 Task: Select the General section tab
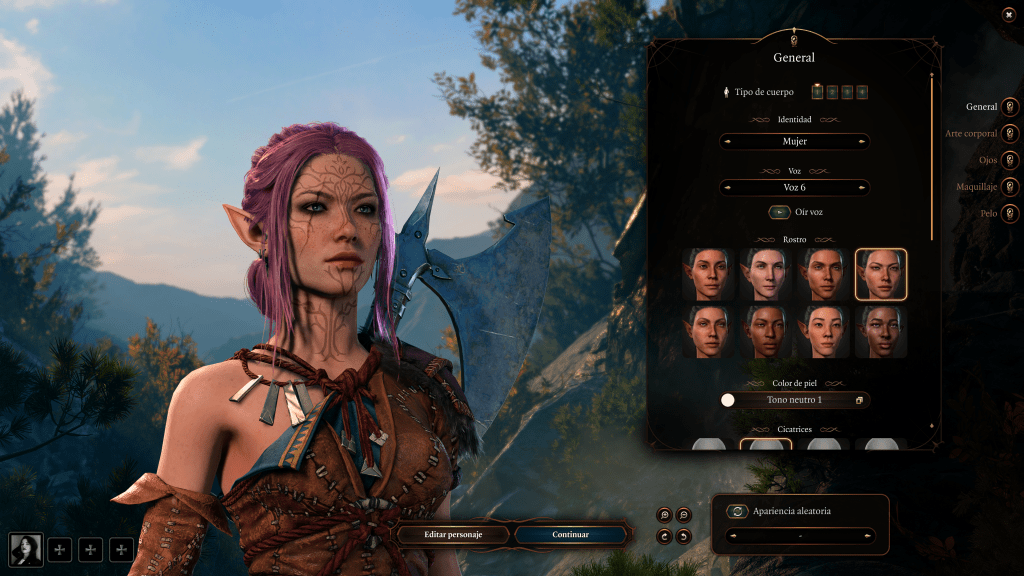point(1011,107)
